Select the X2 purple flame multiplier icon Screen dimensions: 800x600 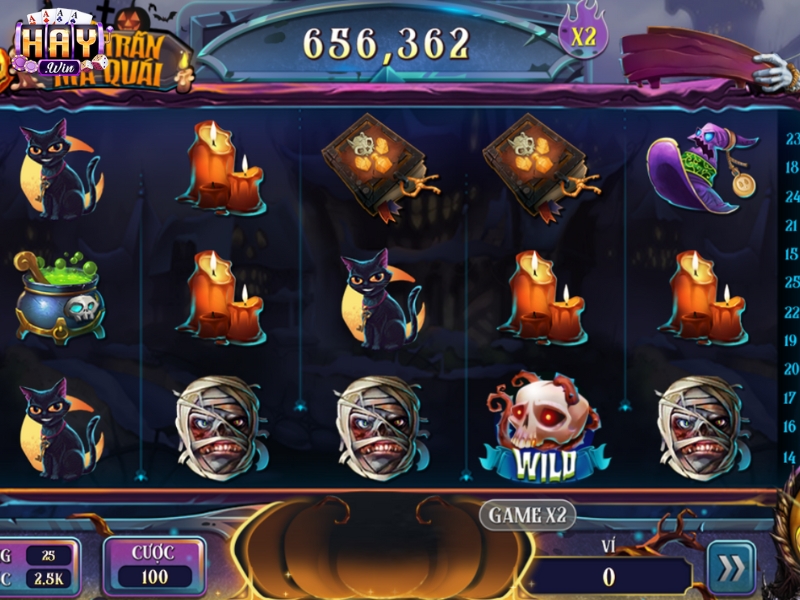(x=586, y=33)
